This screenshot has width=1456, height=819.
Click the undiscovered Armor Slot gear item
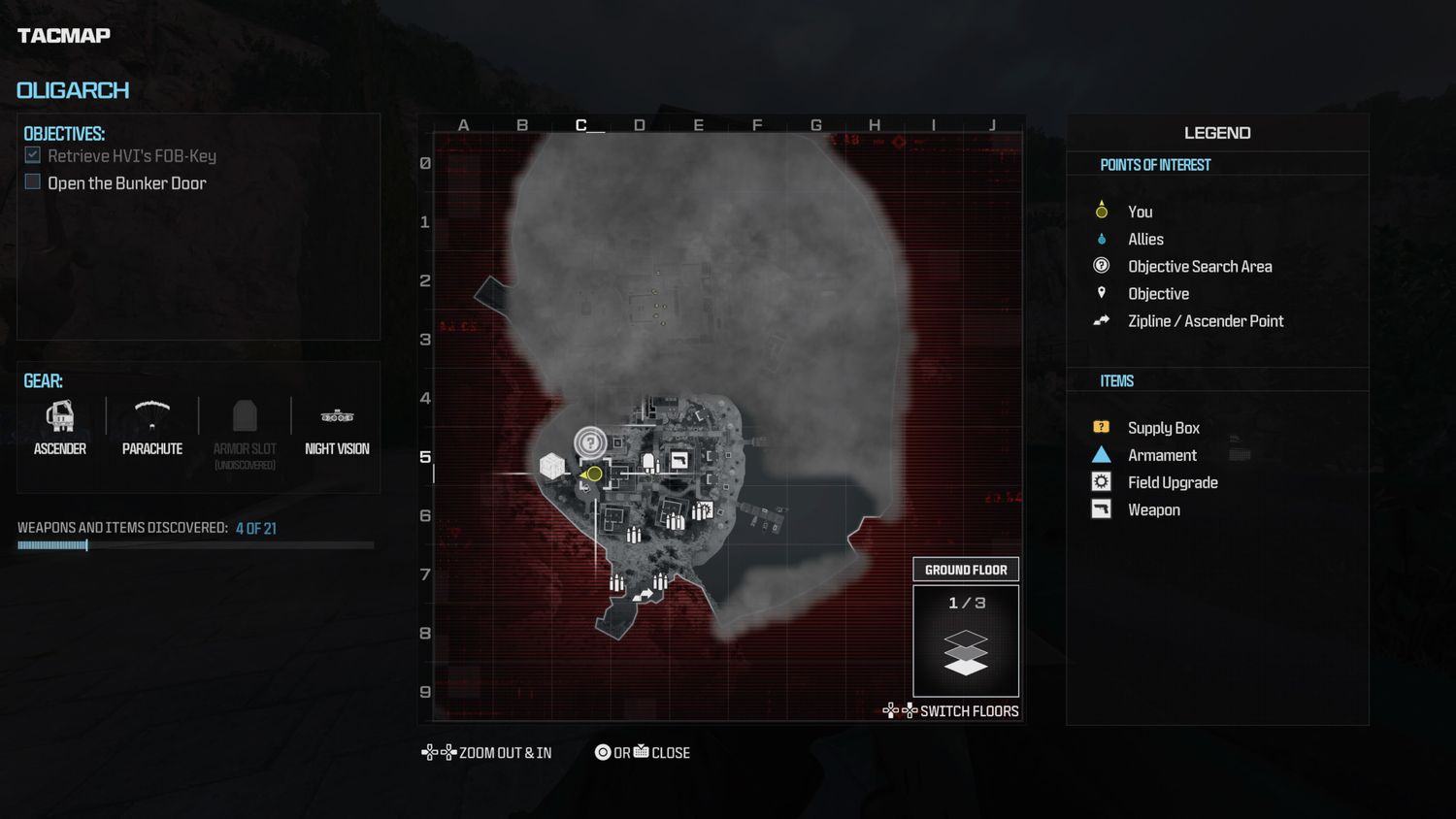pyautogui.click(x=245, y=427)
